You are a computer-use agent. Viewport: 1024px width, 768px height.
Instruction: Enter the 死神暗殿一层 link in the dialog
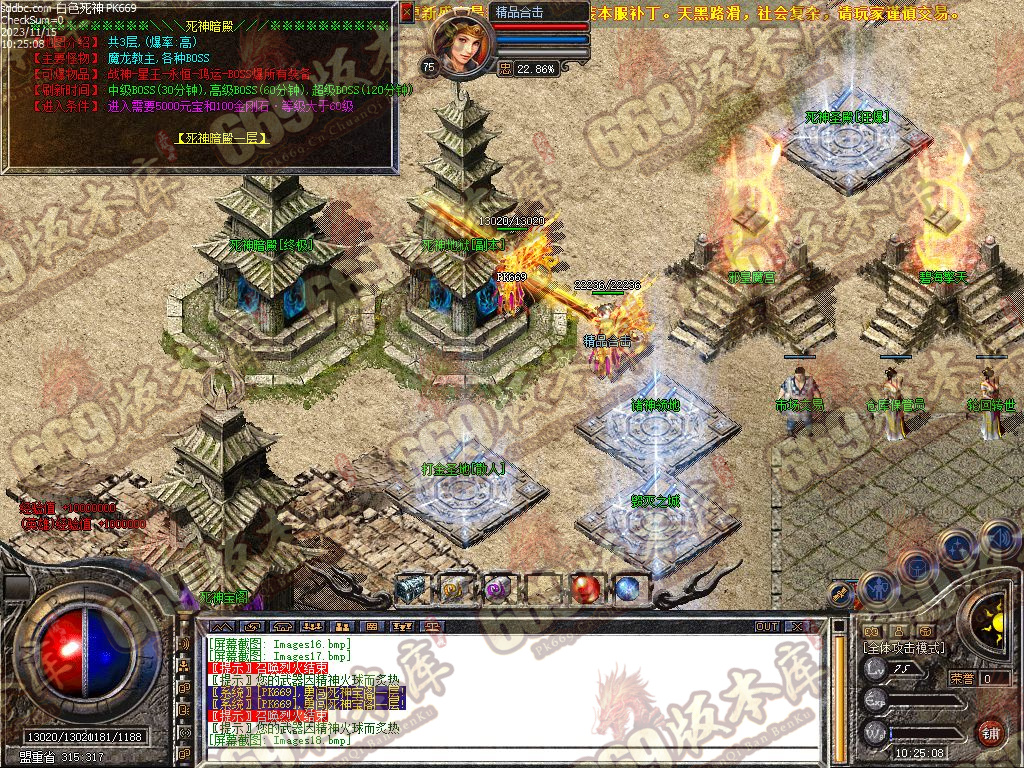(222, 139)
